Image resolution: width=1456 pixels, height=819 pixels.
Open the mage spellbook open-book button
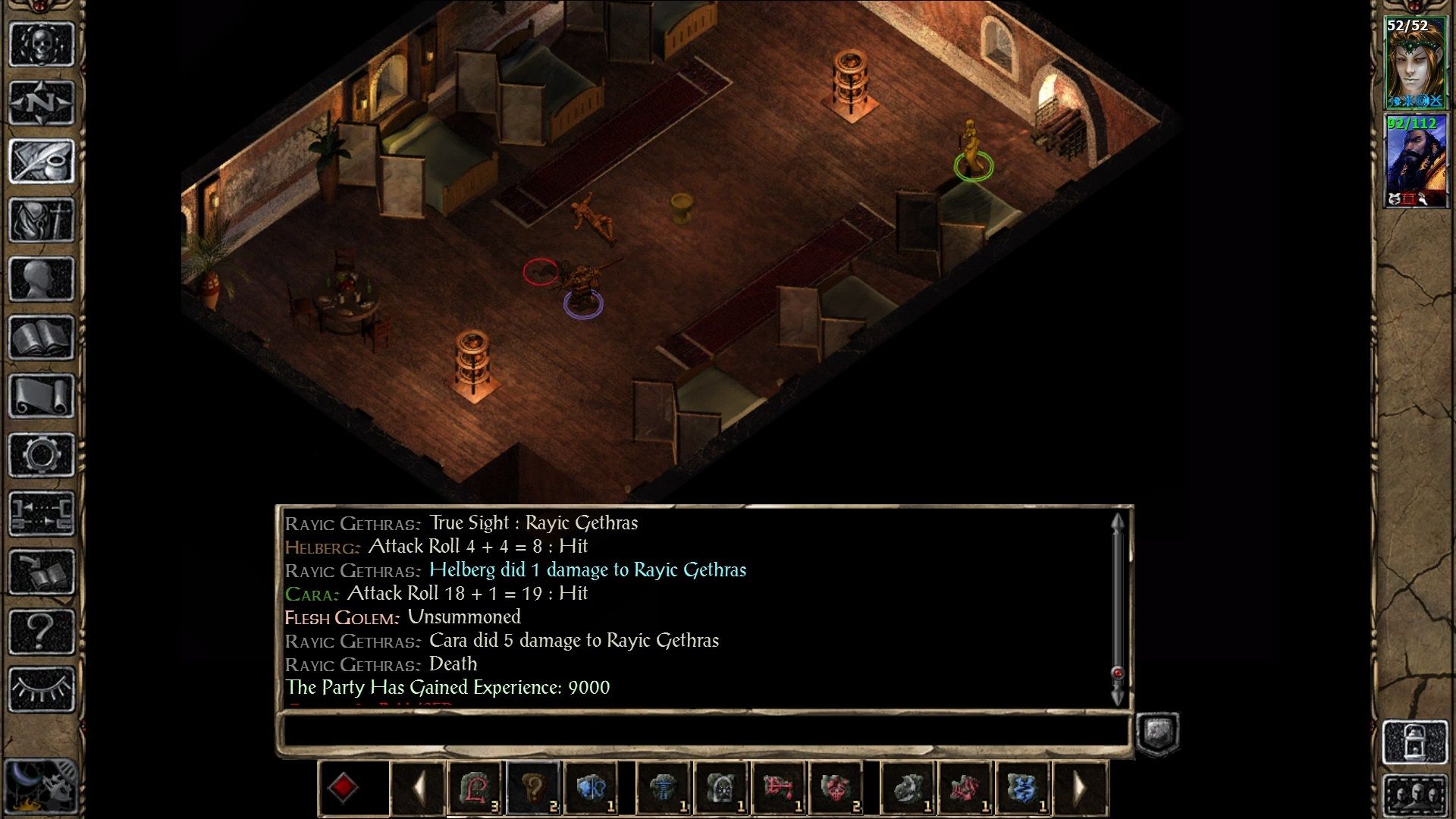tap(42, 337)
